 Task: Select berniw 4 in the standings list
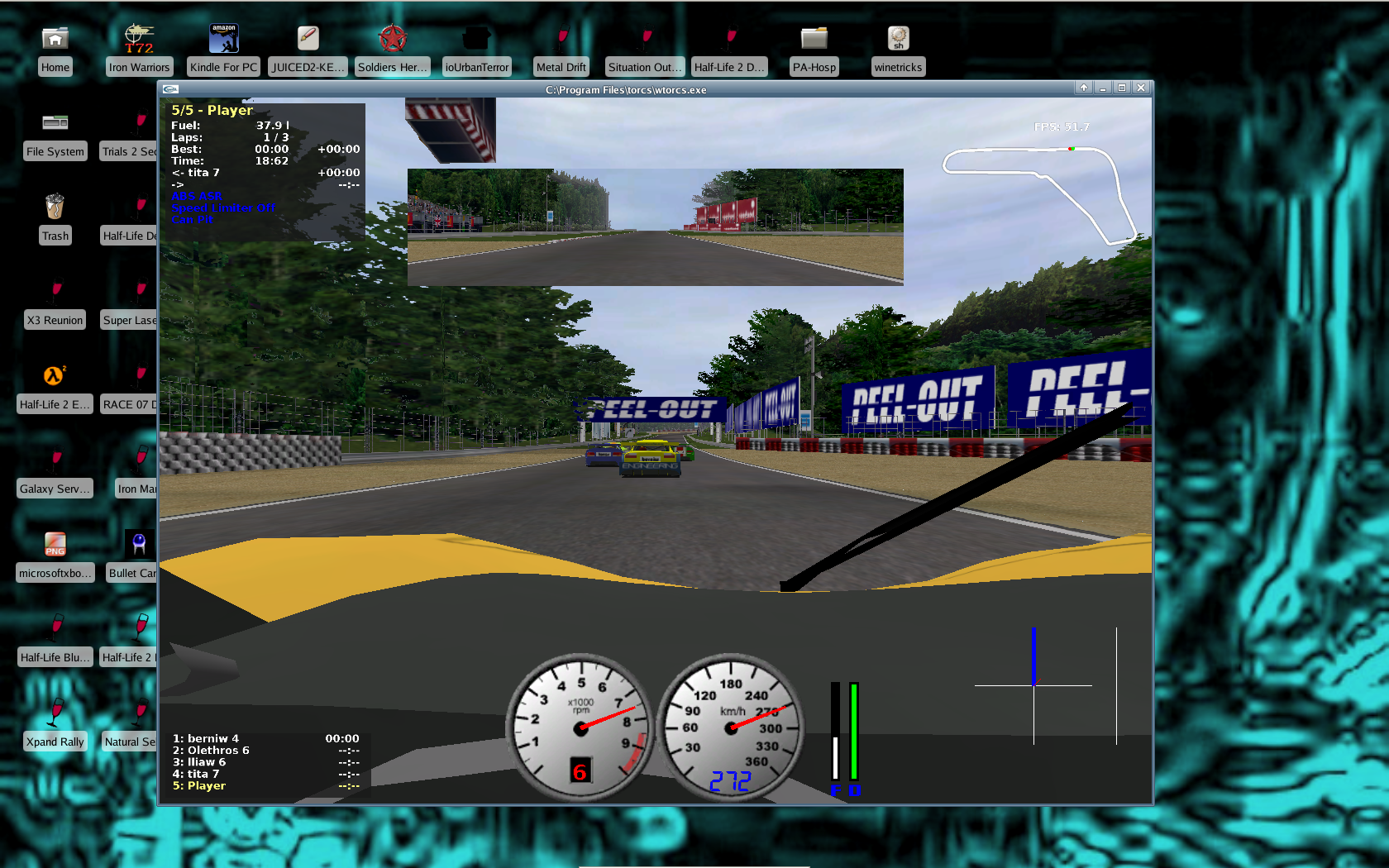tap(206, 738)
